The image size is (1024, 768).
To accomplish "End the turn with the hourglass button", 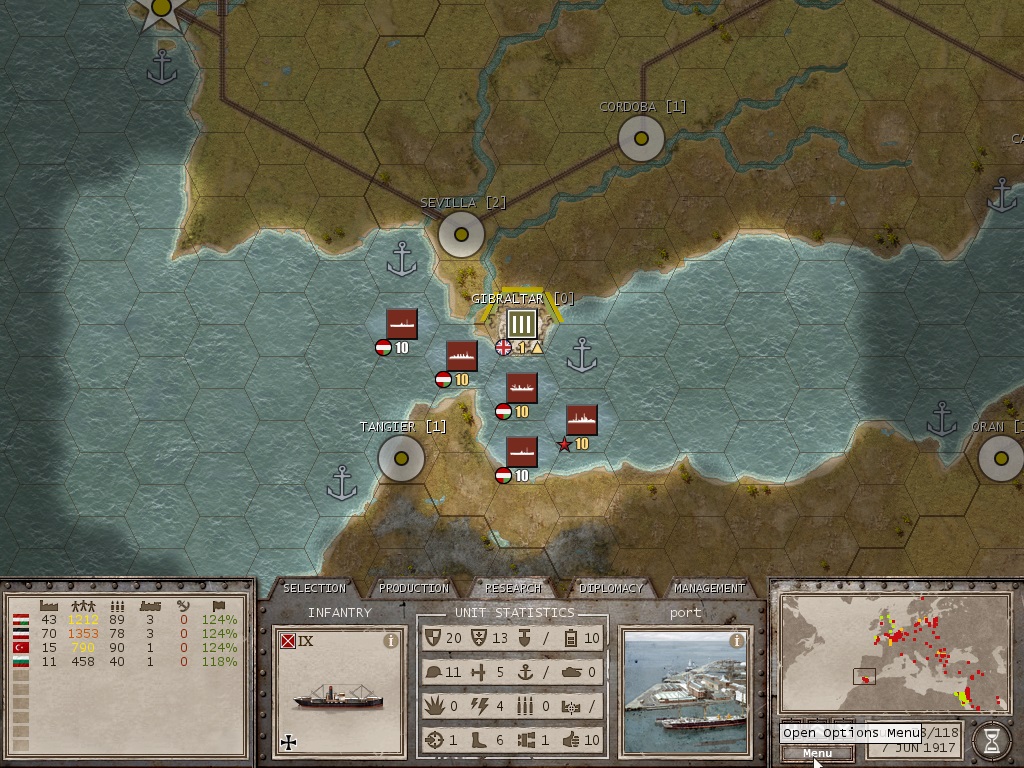I will tap(991, 740).
